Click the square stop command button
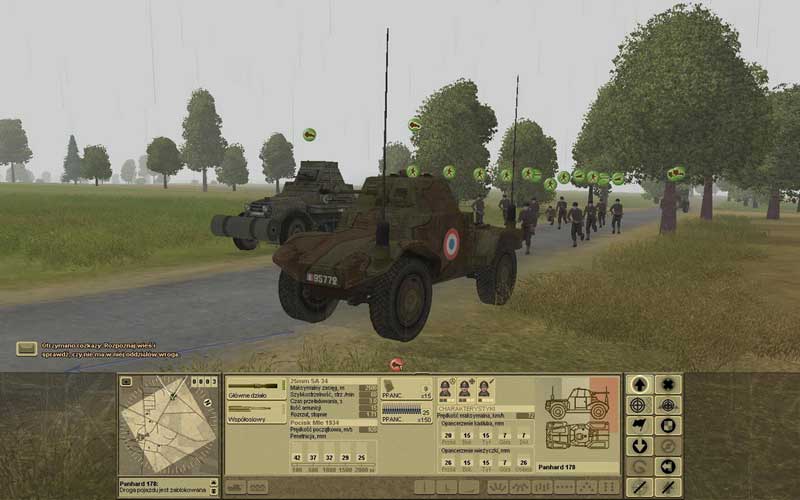Image resolution: width=800 pixels, height=500 pixels. click(668, 425)
